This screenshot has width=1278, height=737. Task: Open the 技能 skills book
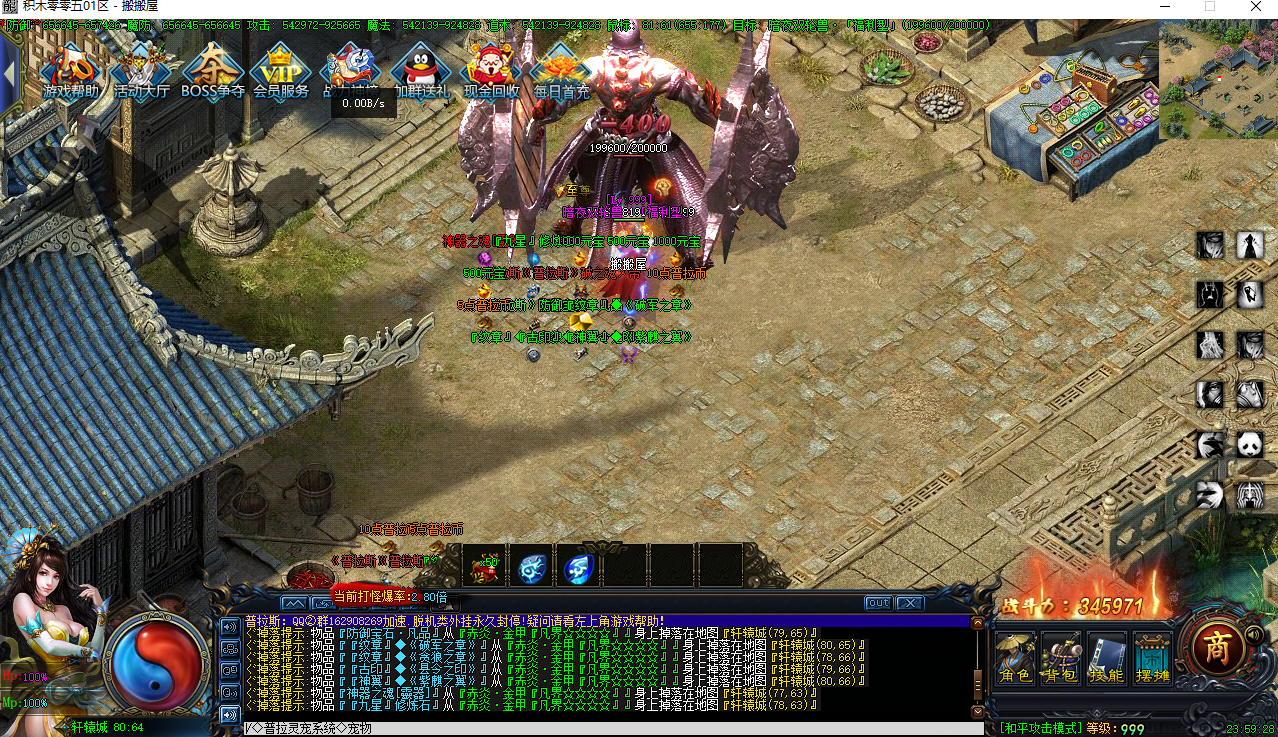point(1107,656)
